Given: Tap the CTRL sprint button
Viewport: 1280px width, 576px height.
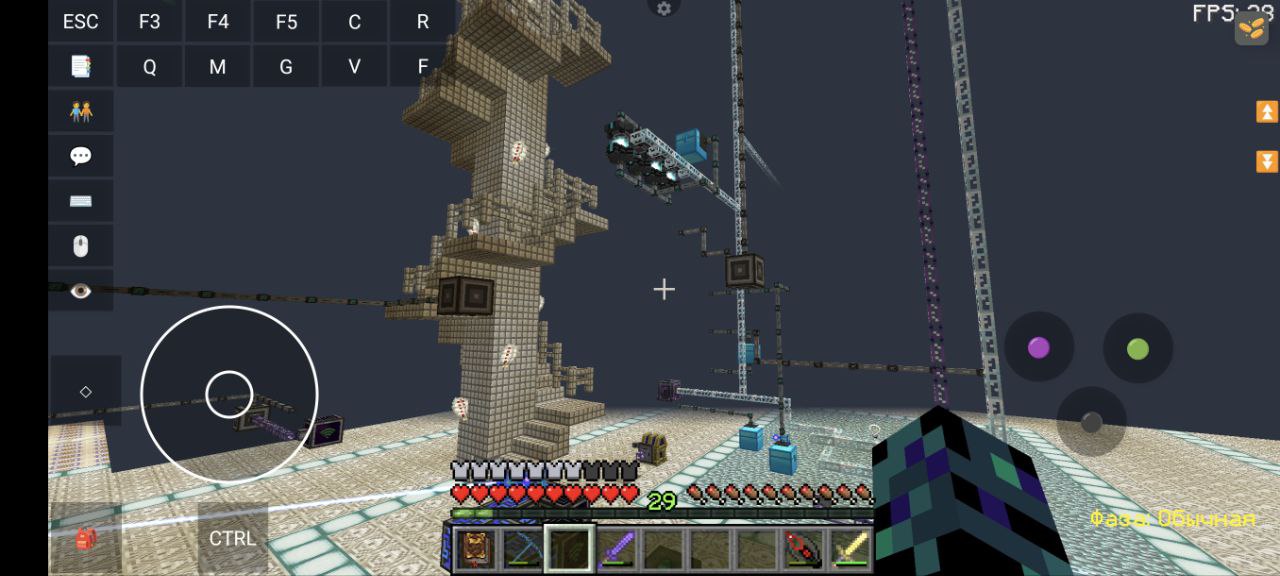Looking at the screenshot, I should (232, 538).
